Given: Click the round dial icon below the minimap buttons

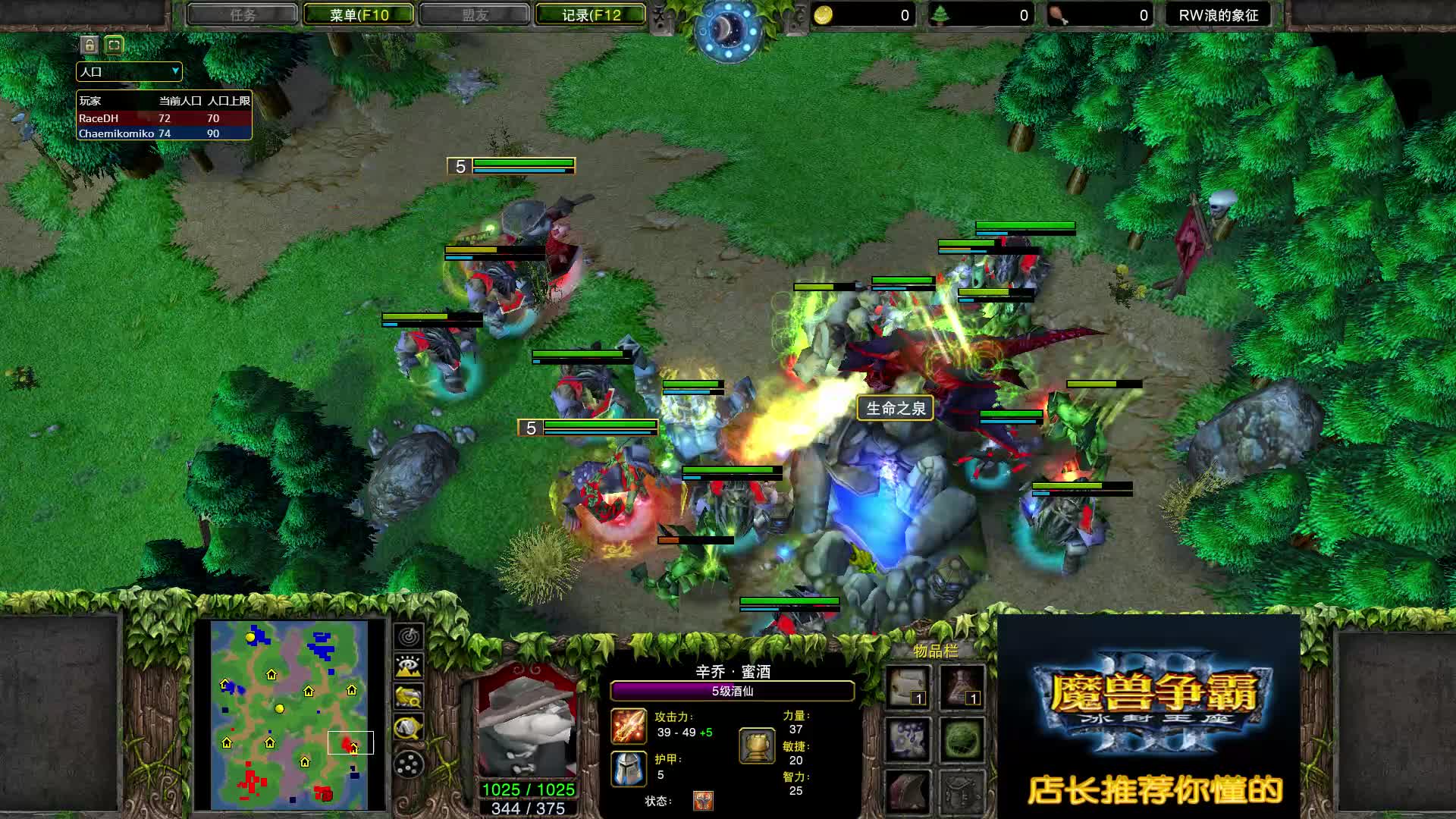Looking at the screenshot, I should tap(407, 763).
